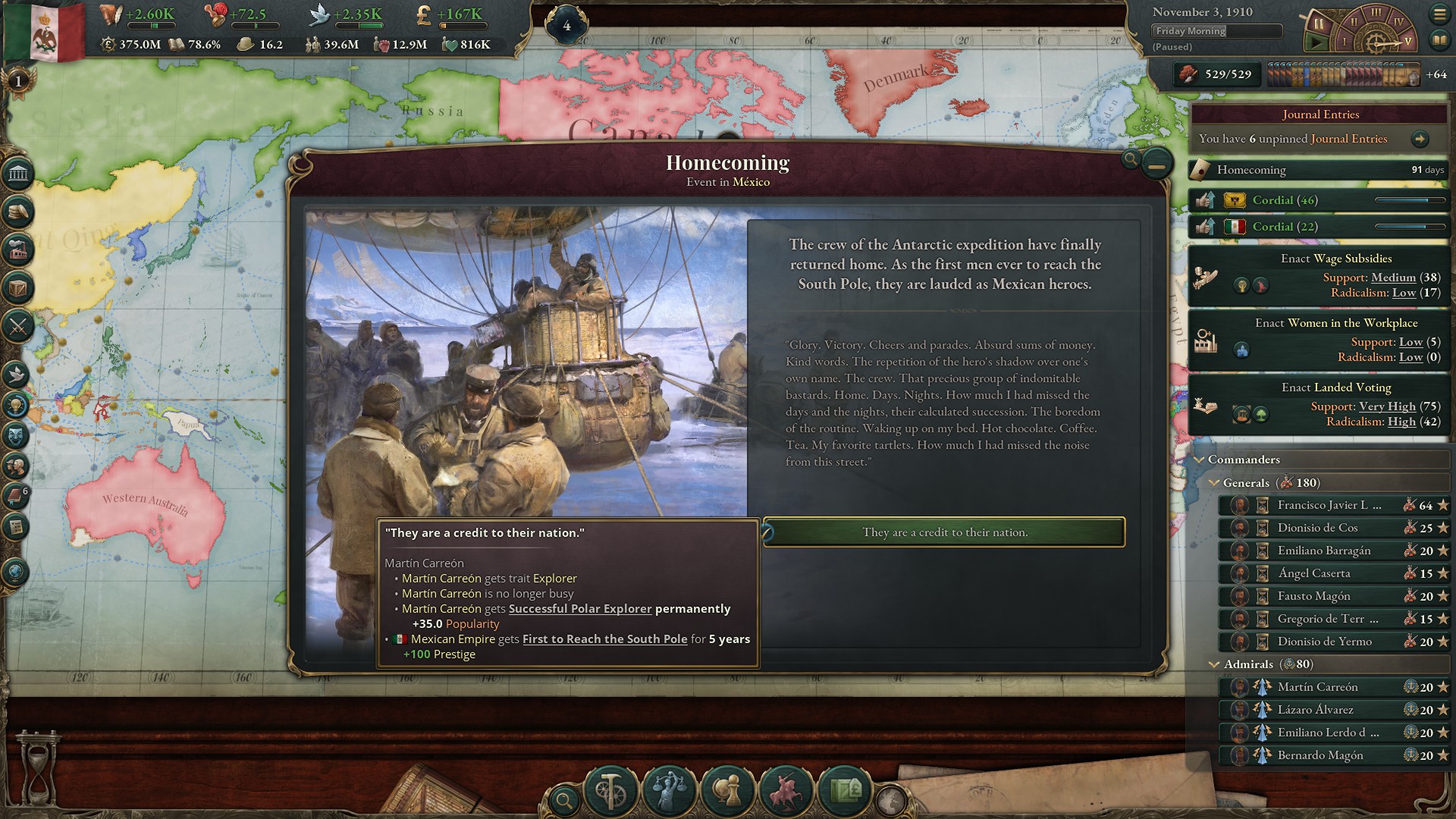Open the Mexican flag country panel
This screenshot has width=1456, height=819.
pos(44,32)
